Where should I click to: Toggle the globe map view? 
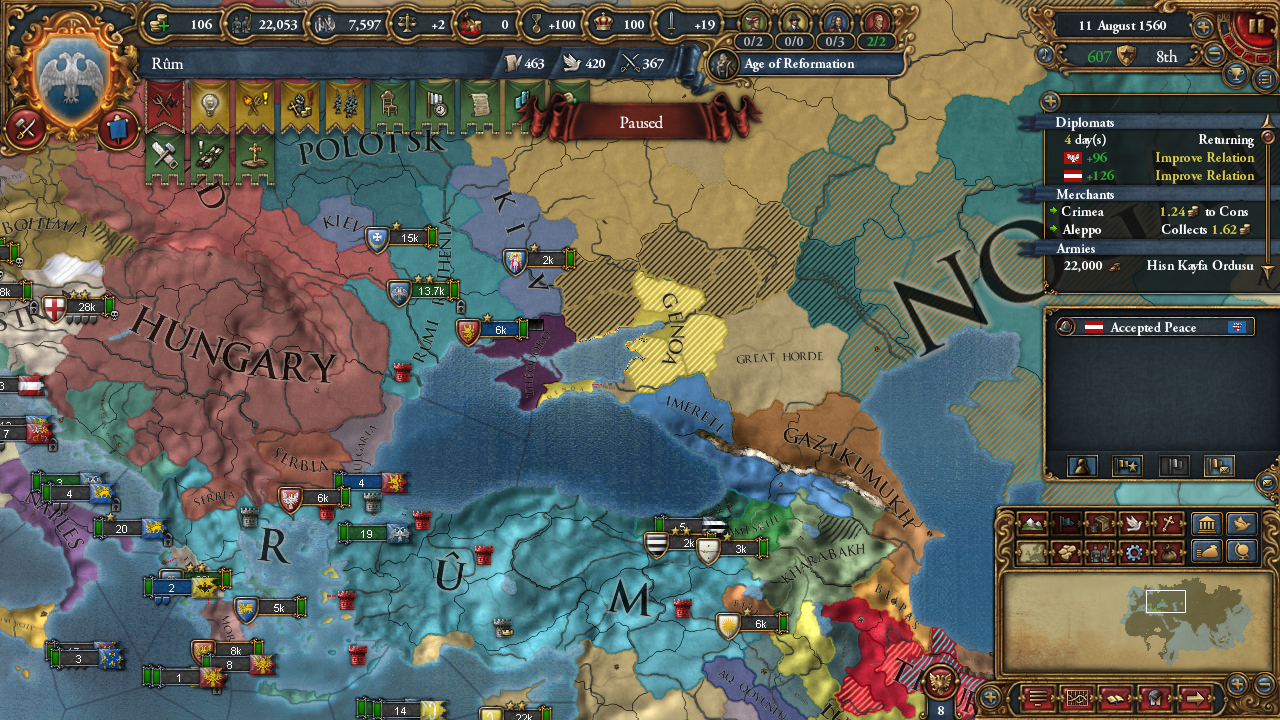click(x=1242, y=552)
